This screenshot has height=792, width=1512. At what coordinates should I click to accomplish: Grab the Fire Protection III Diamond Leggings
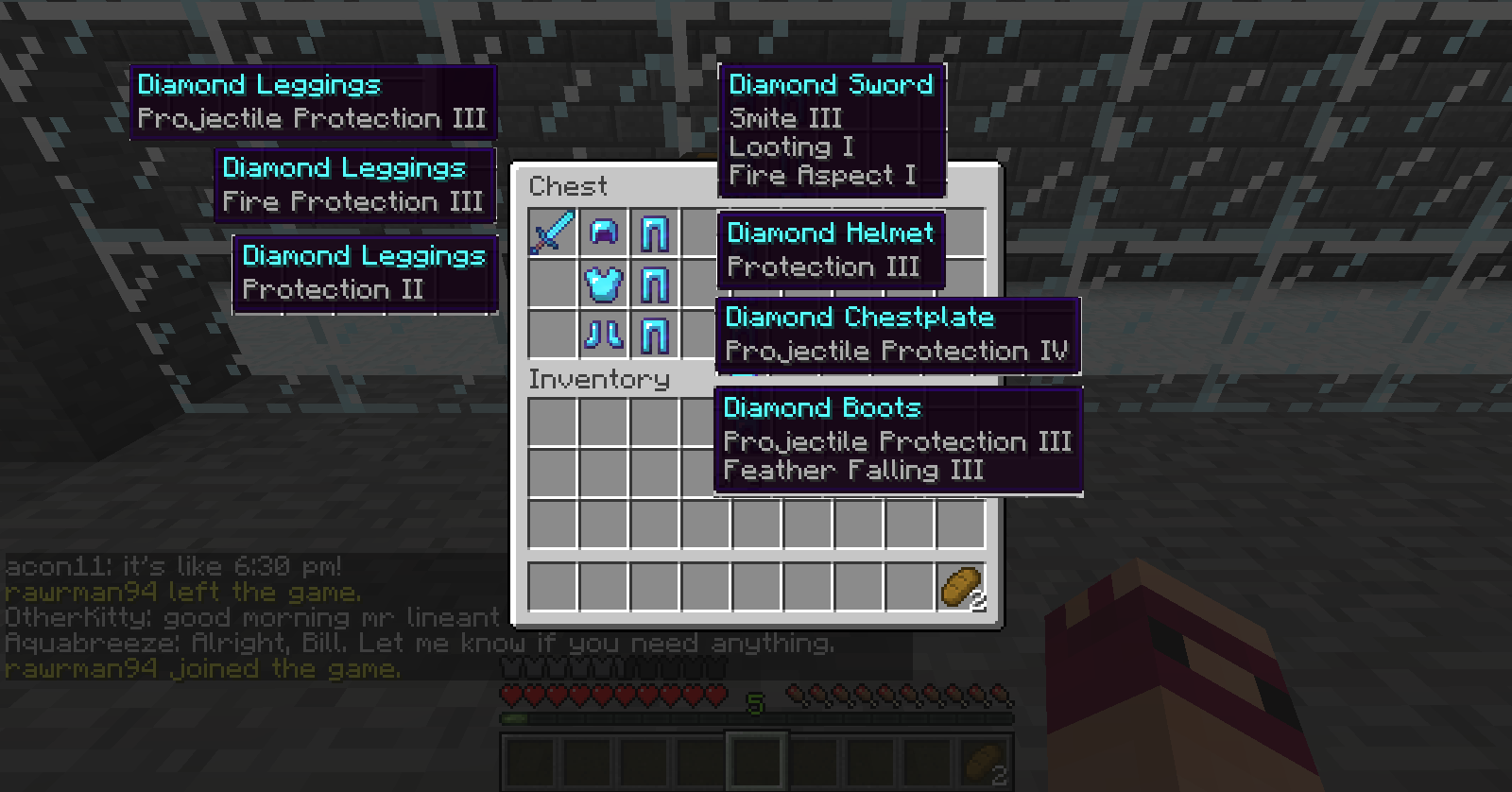coord(654,282)
